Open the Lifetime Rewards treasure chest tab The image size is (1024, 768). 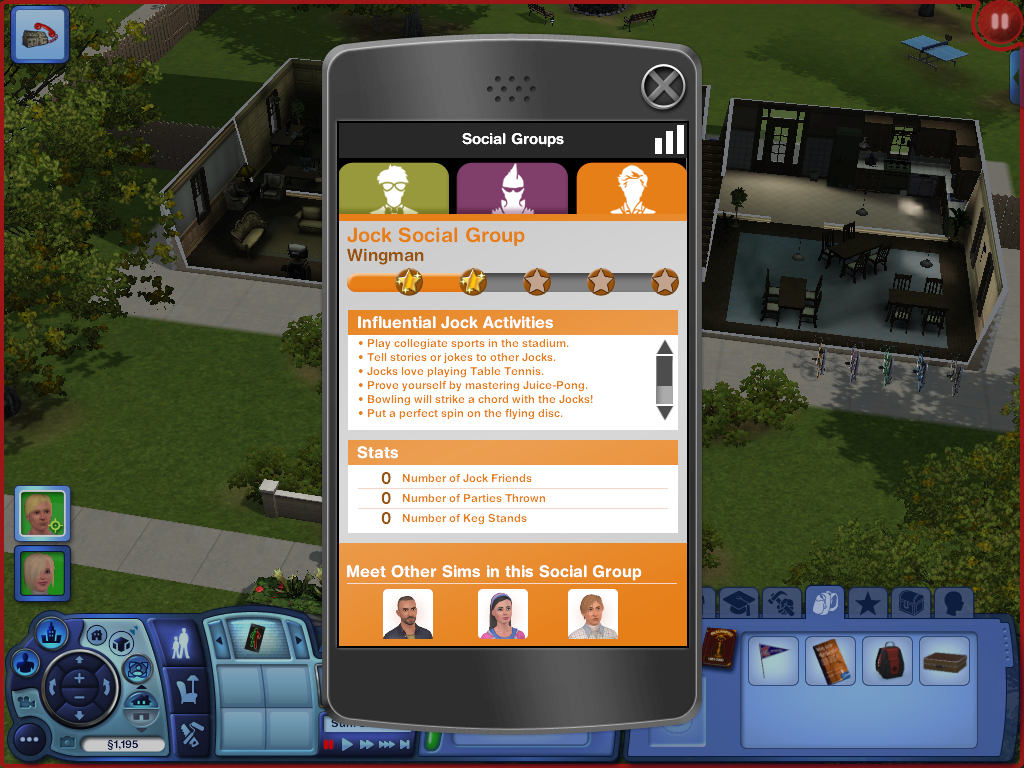(911, 603)
